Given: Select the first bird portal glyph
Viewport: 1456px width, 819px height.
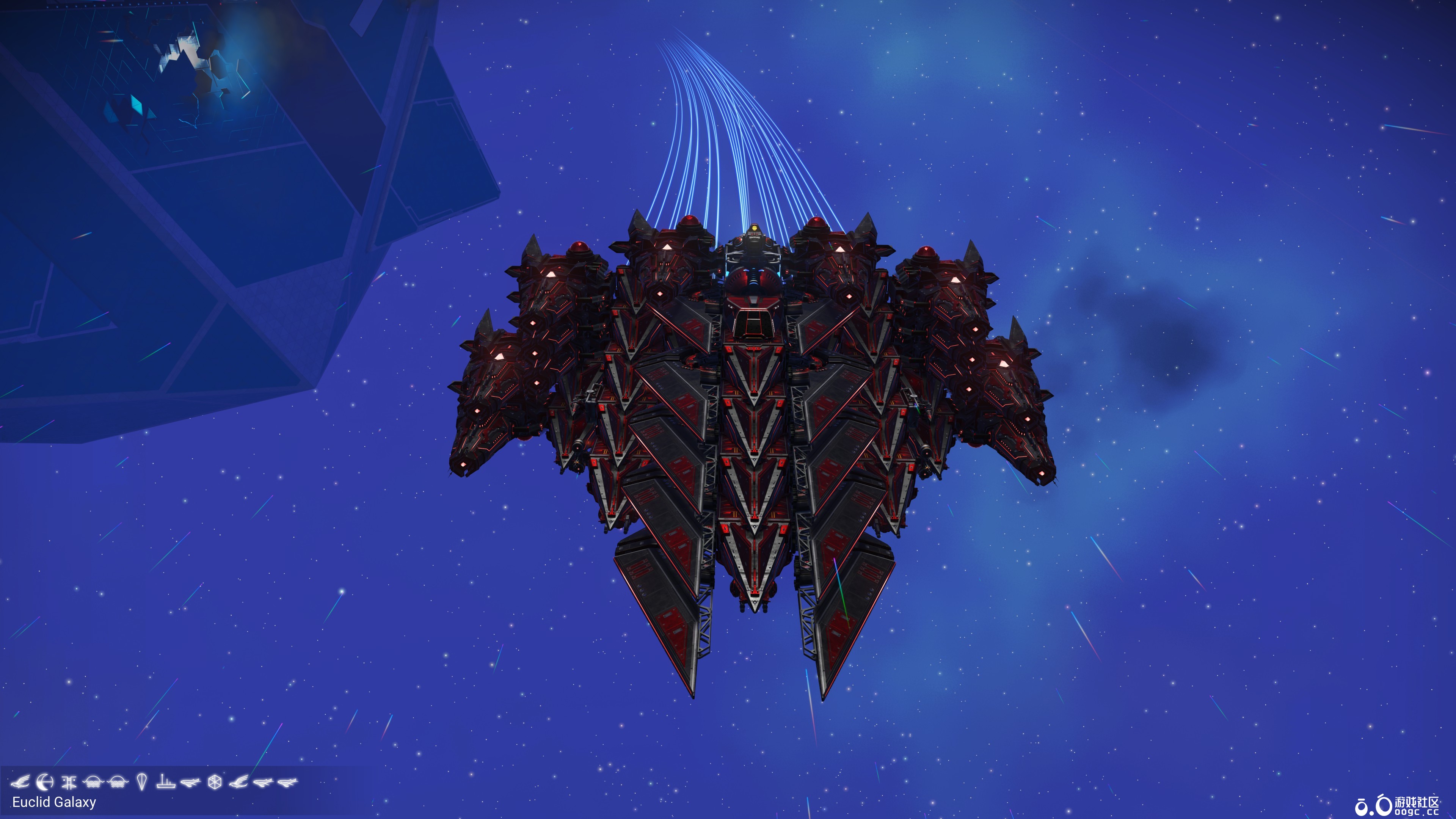Looking at the screenshot, I should pyautogui.click(x=21, y=782).
